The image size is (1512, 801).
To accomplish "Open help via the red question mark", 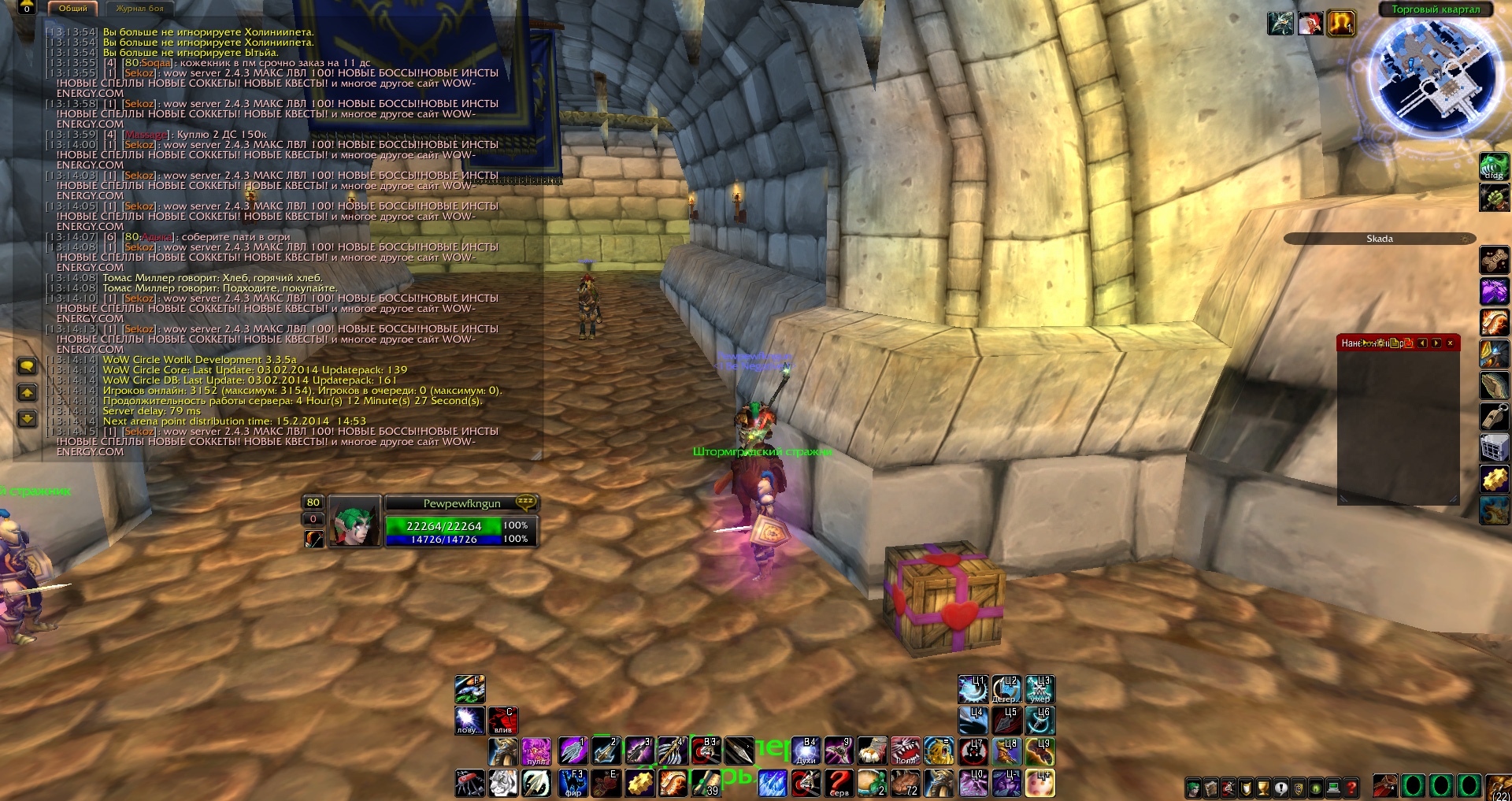I will 1351,788.
